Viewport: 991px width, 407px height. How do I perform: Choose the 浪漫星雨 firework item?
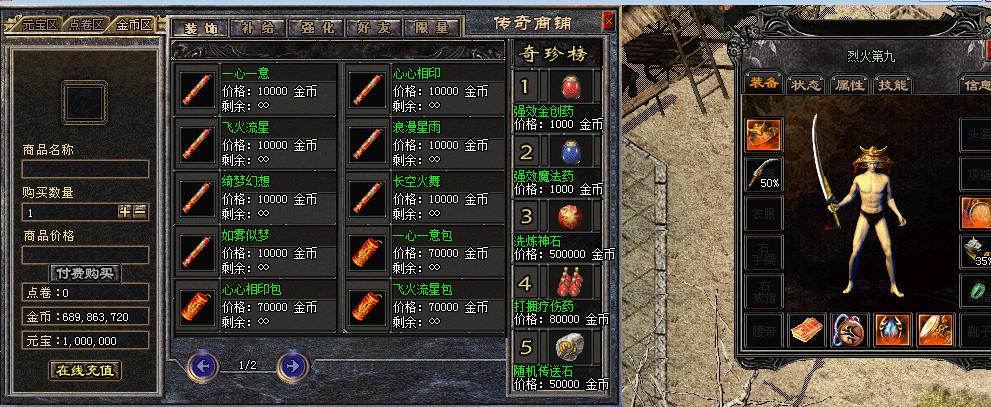[368, 143]
